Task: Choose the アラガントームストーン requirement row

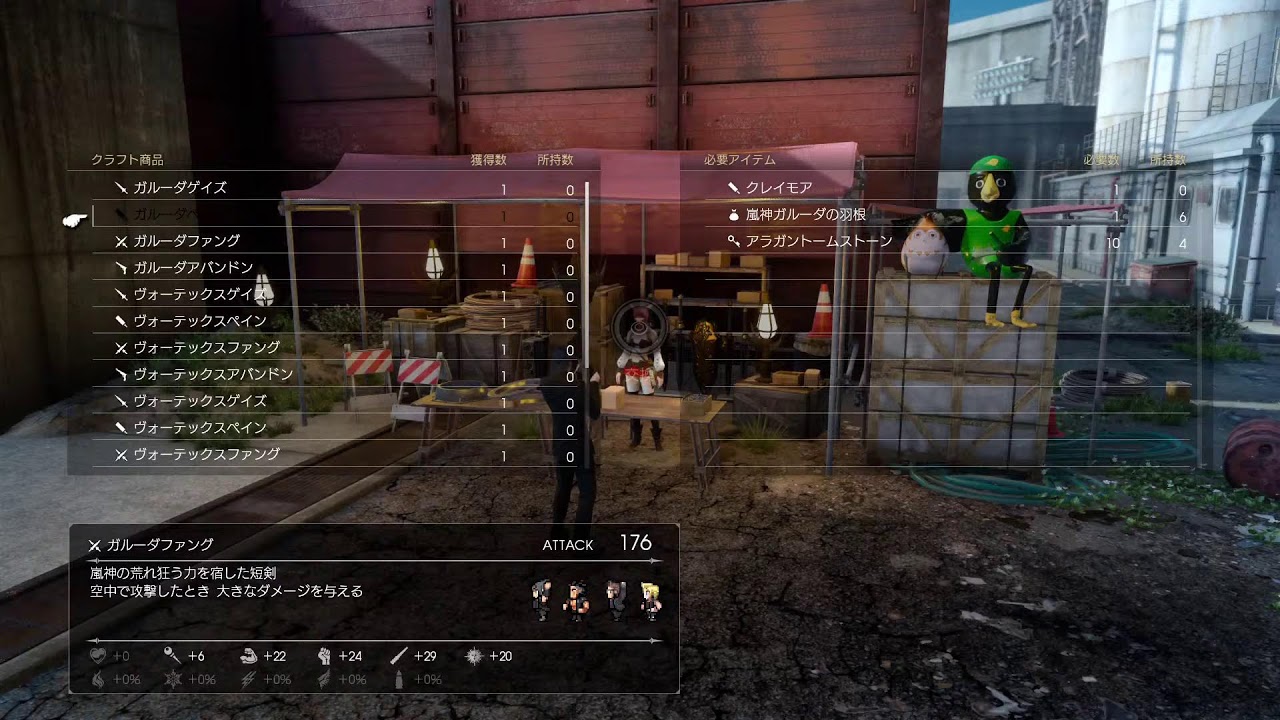Action: 818,241
